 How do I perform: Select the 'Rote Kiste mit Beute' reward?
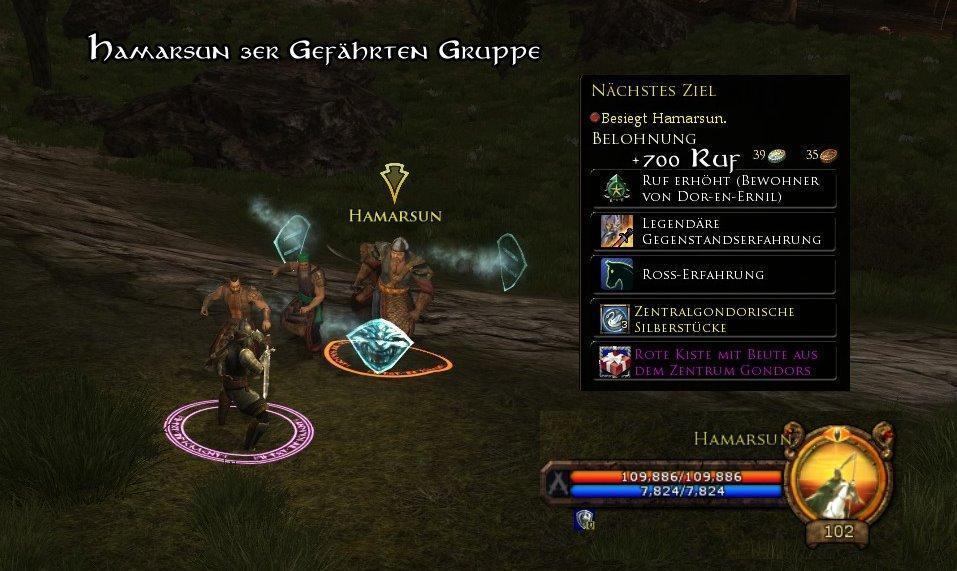pos(716,362)
